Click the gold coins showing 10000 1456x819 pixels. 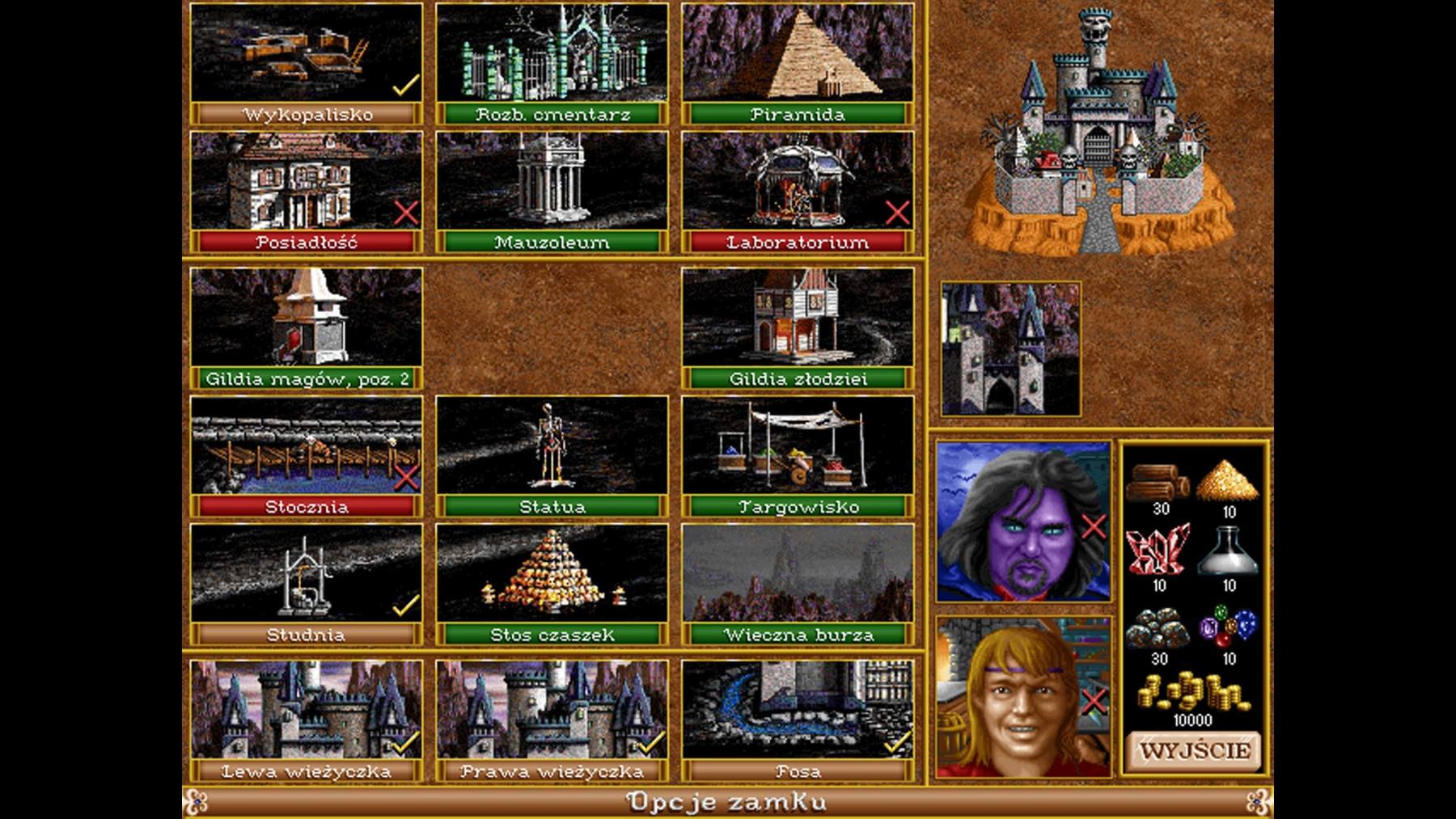[x=1195, y=695]
